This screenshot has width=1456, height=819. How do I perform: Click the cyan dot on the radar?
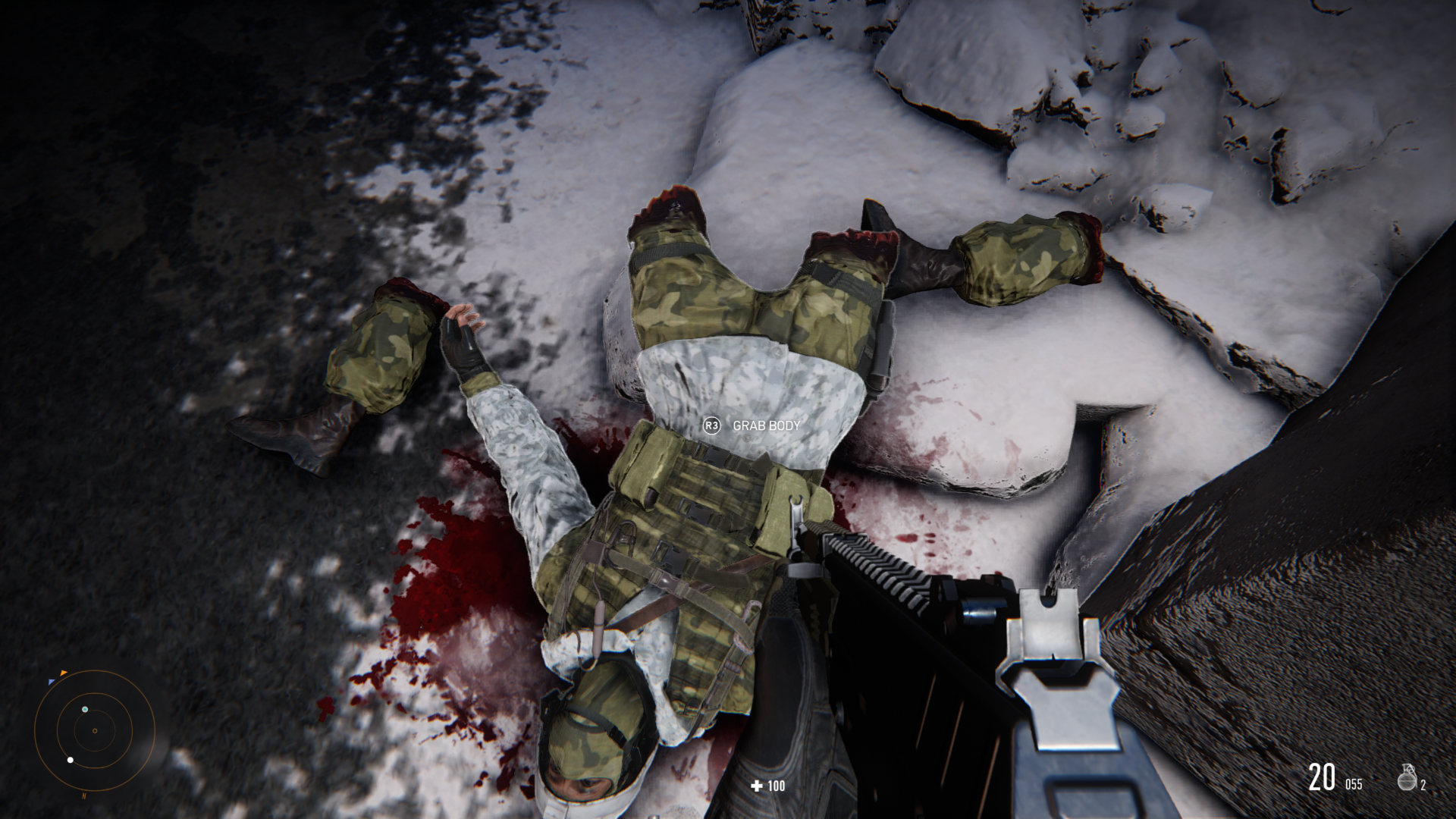pos(85,709)
